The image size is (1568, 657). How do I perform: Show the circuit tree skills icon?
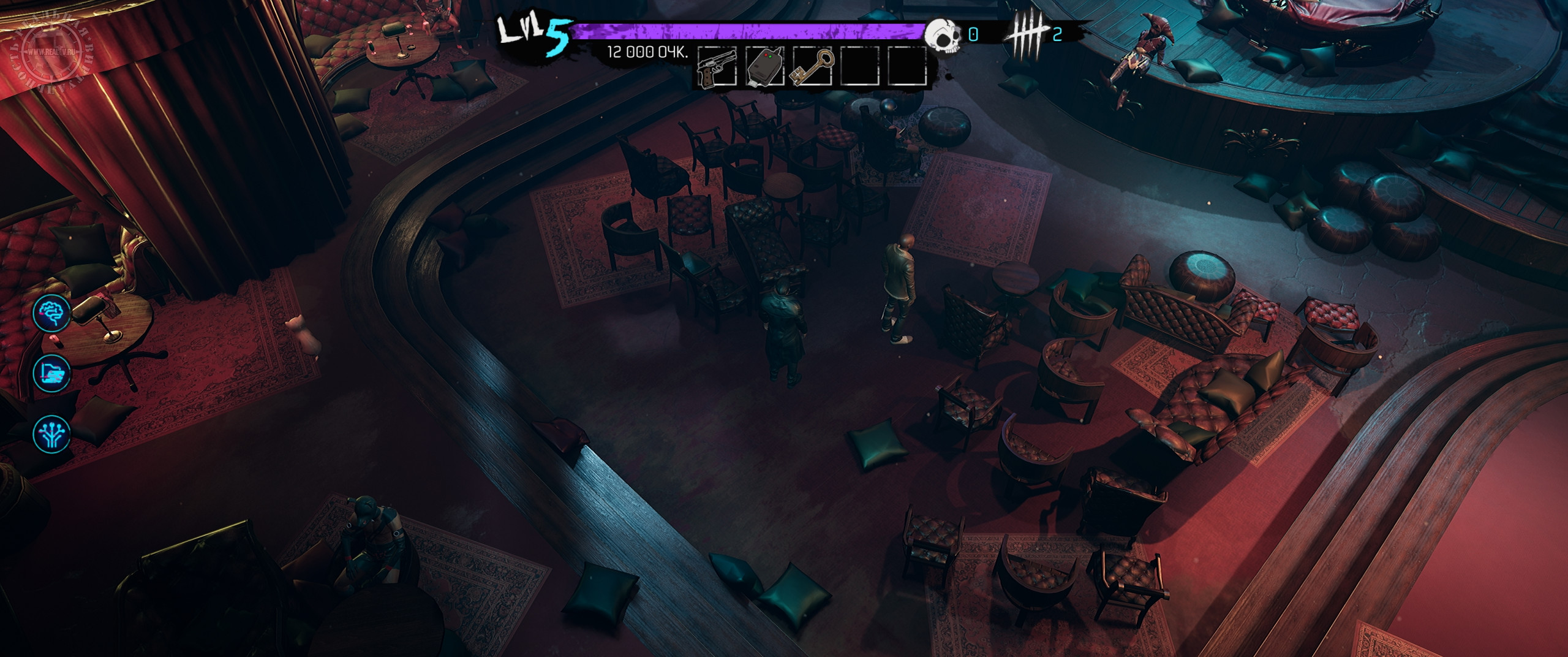[52, 433]
